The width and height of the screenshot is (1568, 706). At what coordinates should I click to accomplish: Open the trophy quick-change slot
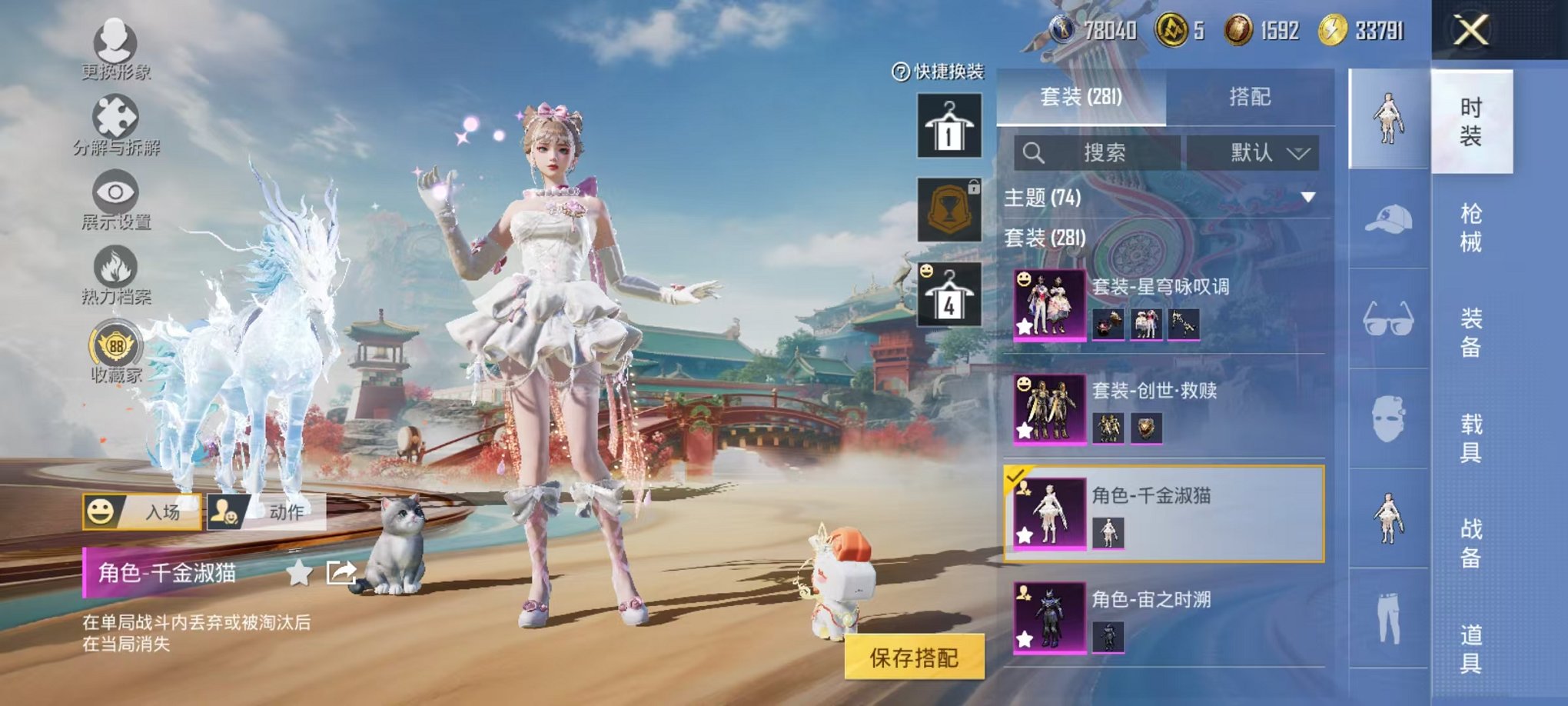point(949,208)
